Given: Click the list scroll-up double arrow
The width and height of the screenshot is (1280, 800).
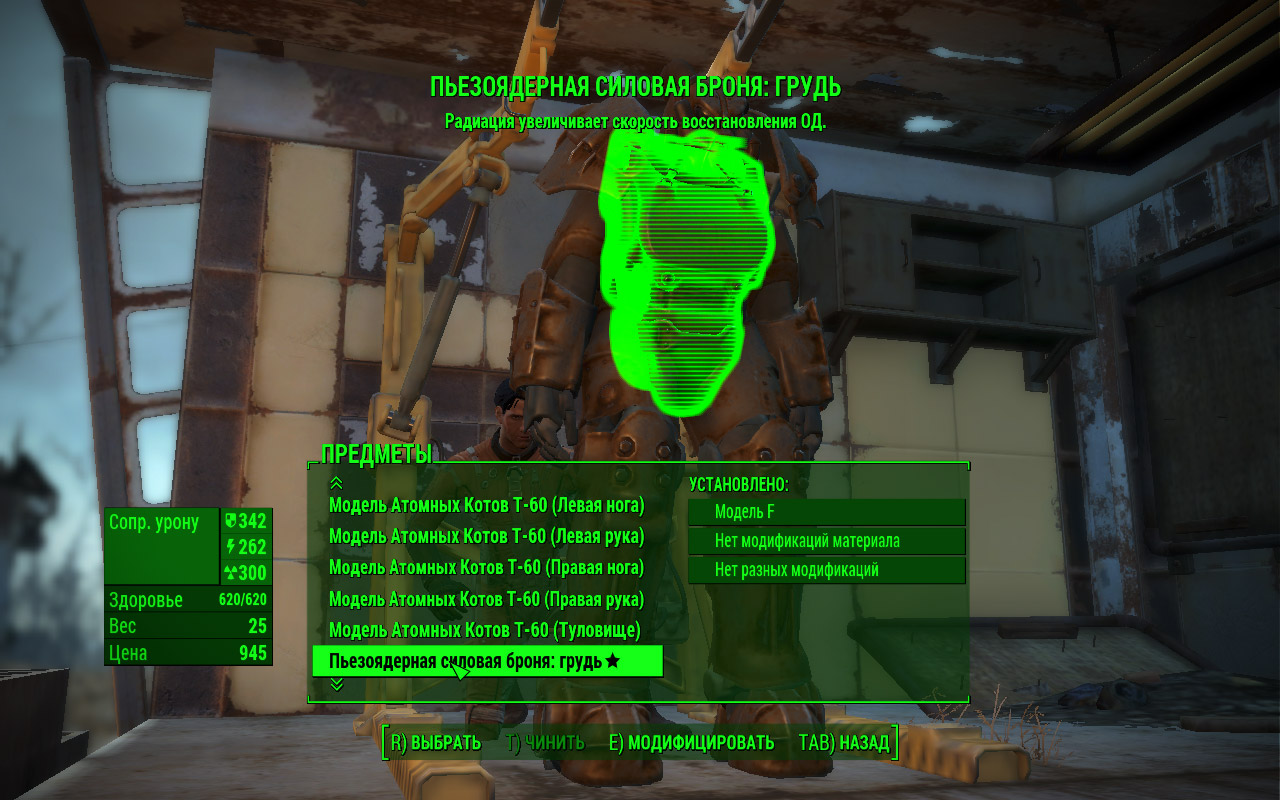Looking at the screenshot, I should [x=337, y=483].
